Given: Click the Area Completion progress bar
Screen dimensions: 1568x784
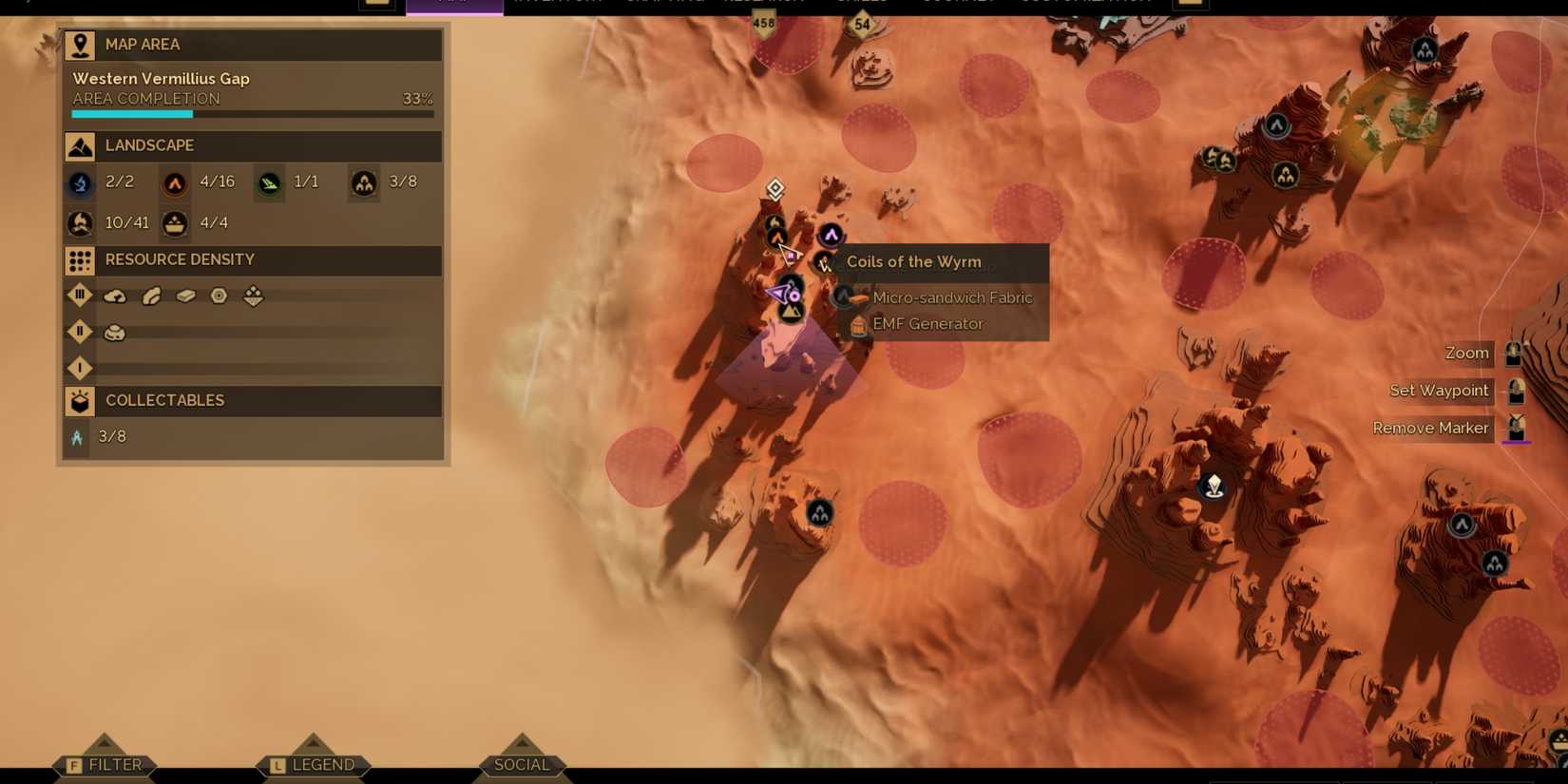Looking at the screenshot, I should (x=251, y=113).
